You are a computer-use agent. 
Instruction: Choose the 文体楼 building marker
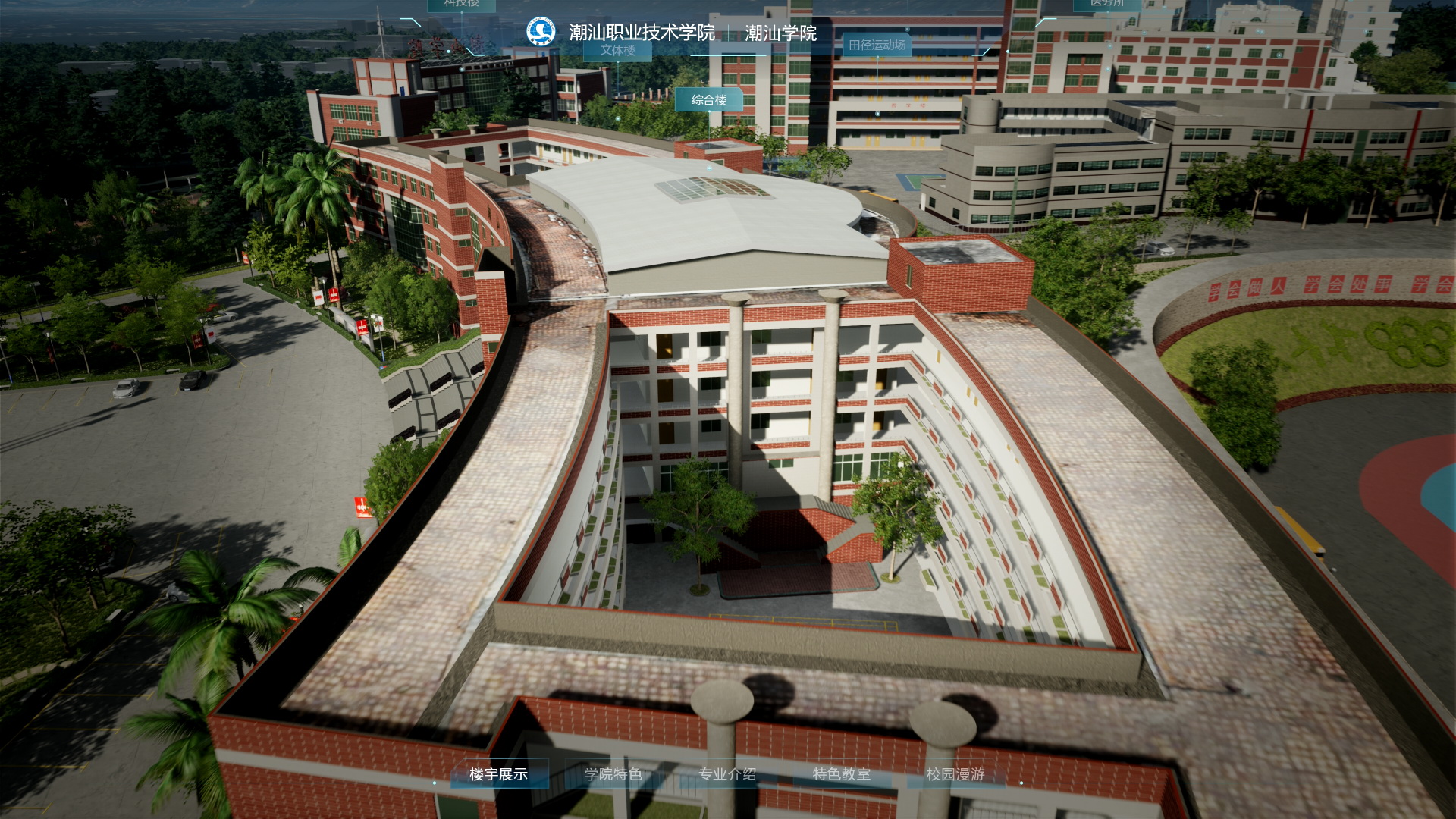(x=618, y=51)
